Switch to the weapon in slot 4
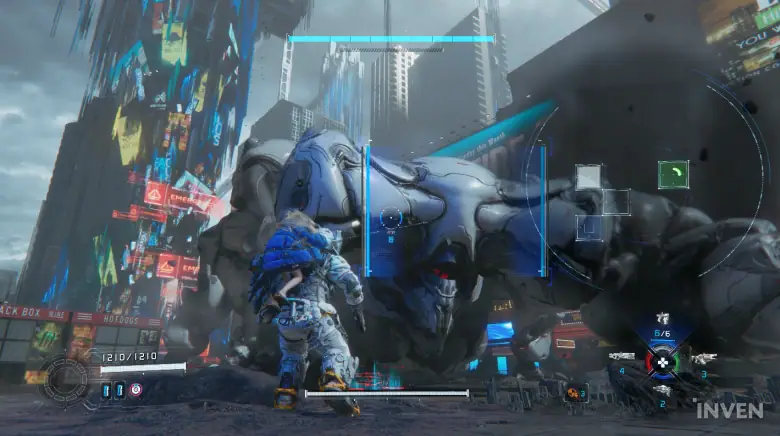 pos(624,358)
